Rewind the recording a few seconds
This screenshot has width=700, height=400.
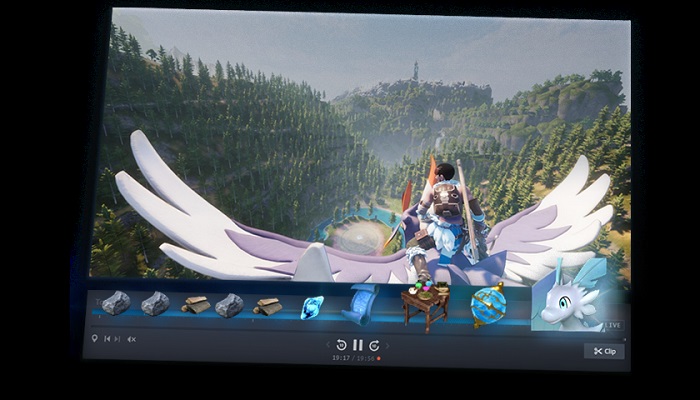point(341,345)
